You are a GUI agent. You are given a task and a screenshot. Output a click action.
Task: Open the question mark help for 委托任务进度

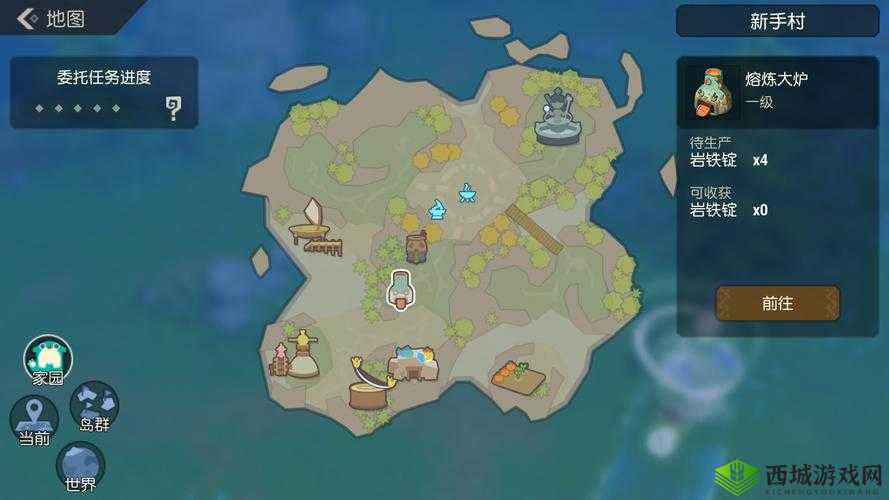174,108
